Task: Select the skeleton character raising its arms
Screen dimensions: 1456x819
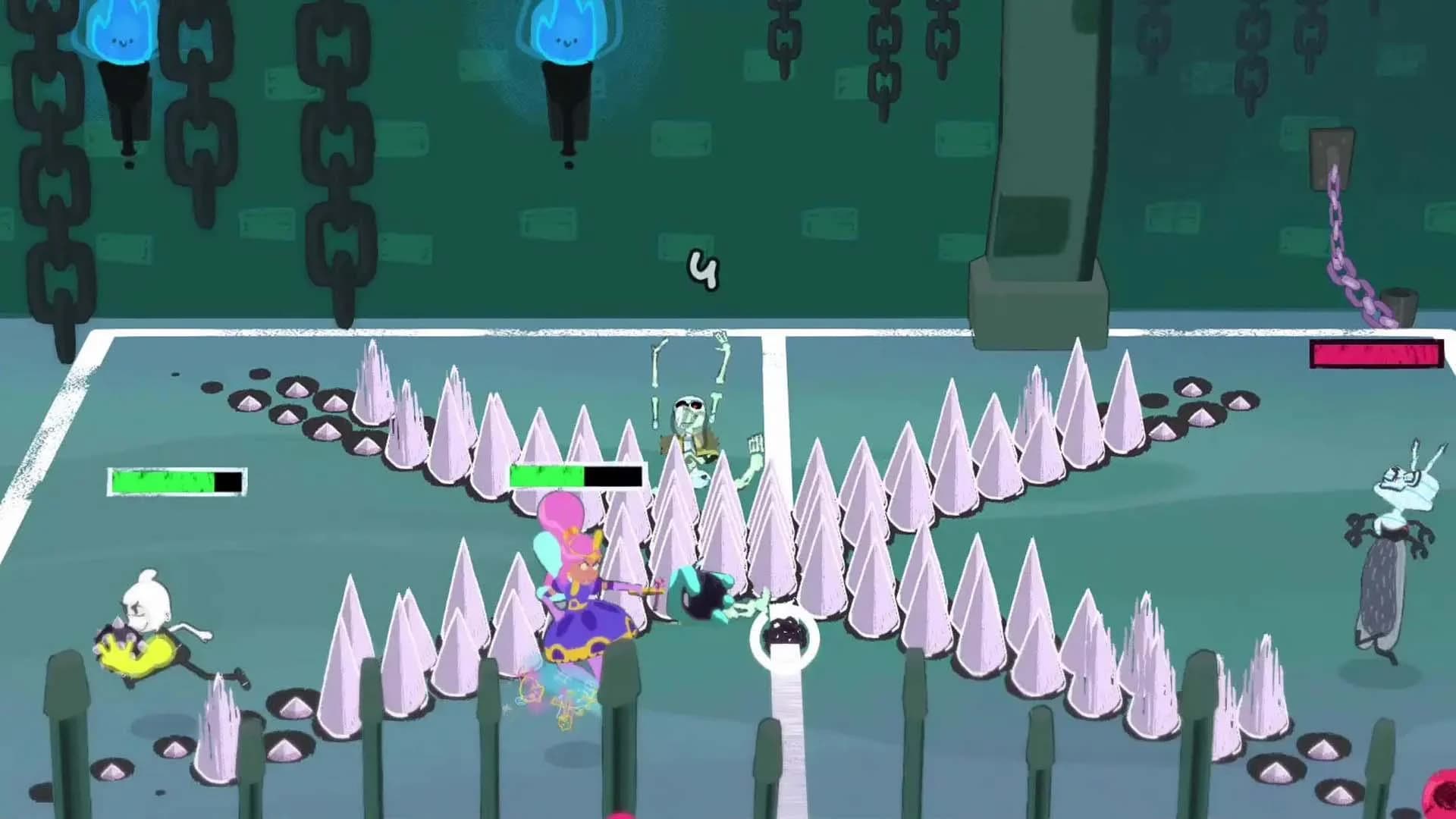Action: (x=690, y=409)
